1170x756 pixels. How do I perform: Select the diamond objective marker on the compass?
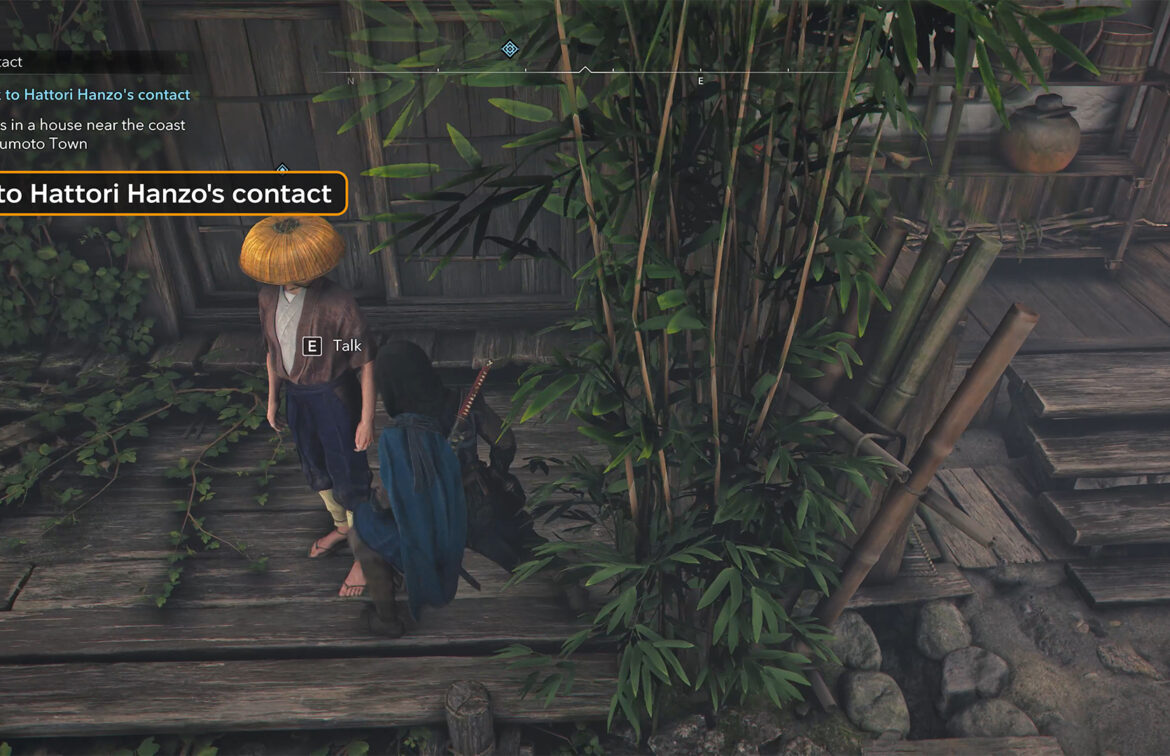(x=510, y=49)
